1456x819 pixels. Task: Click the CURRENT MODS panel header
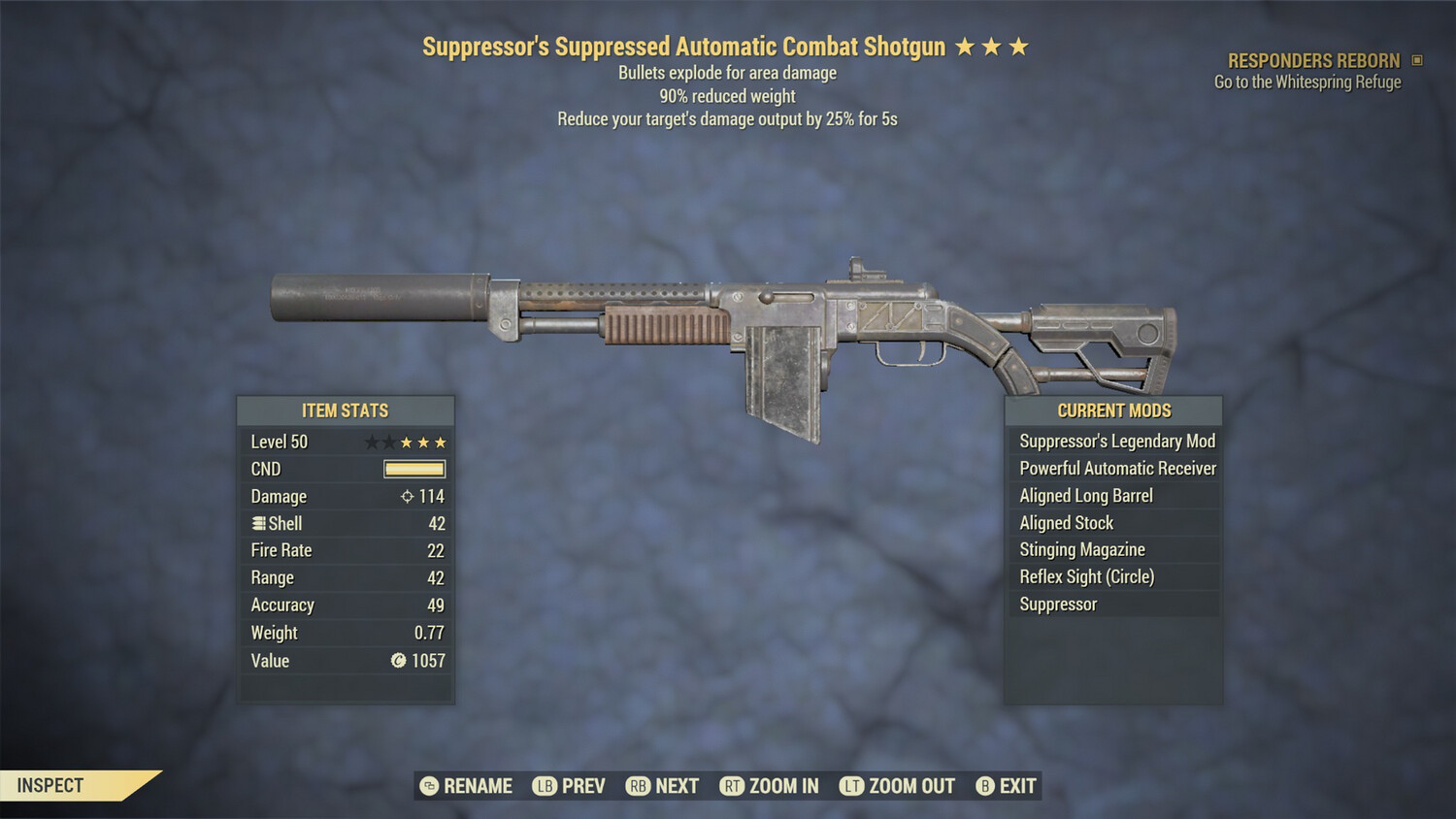(x=1112, y=410)
